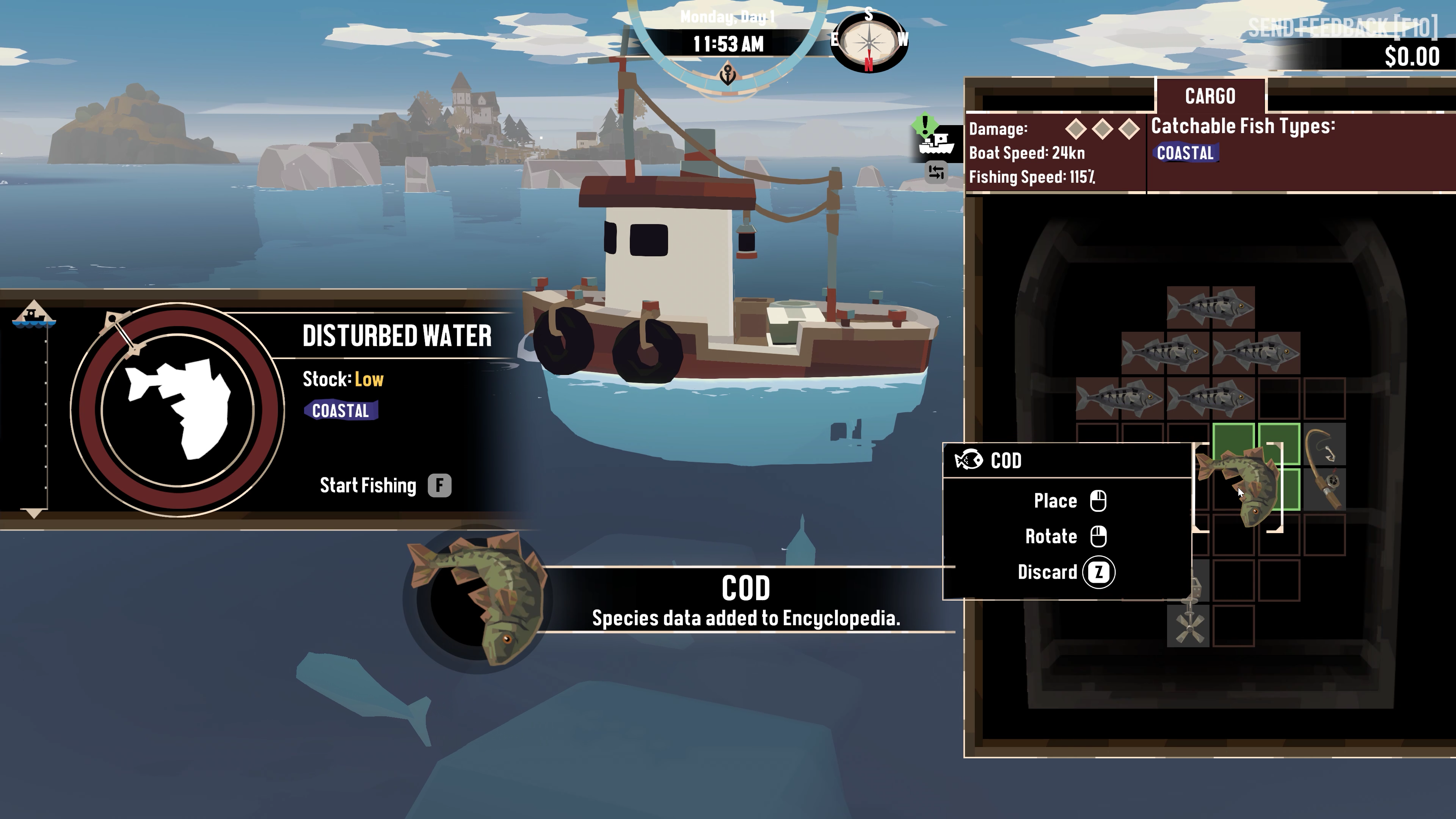Click the Send Feedback button
The image size is (1456, 819).
pos(1342,27)
